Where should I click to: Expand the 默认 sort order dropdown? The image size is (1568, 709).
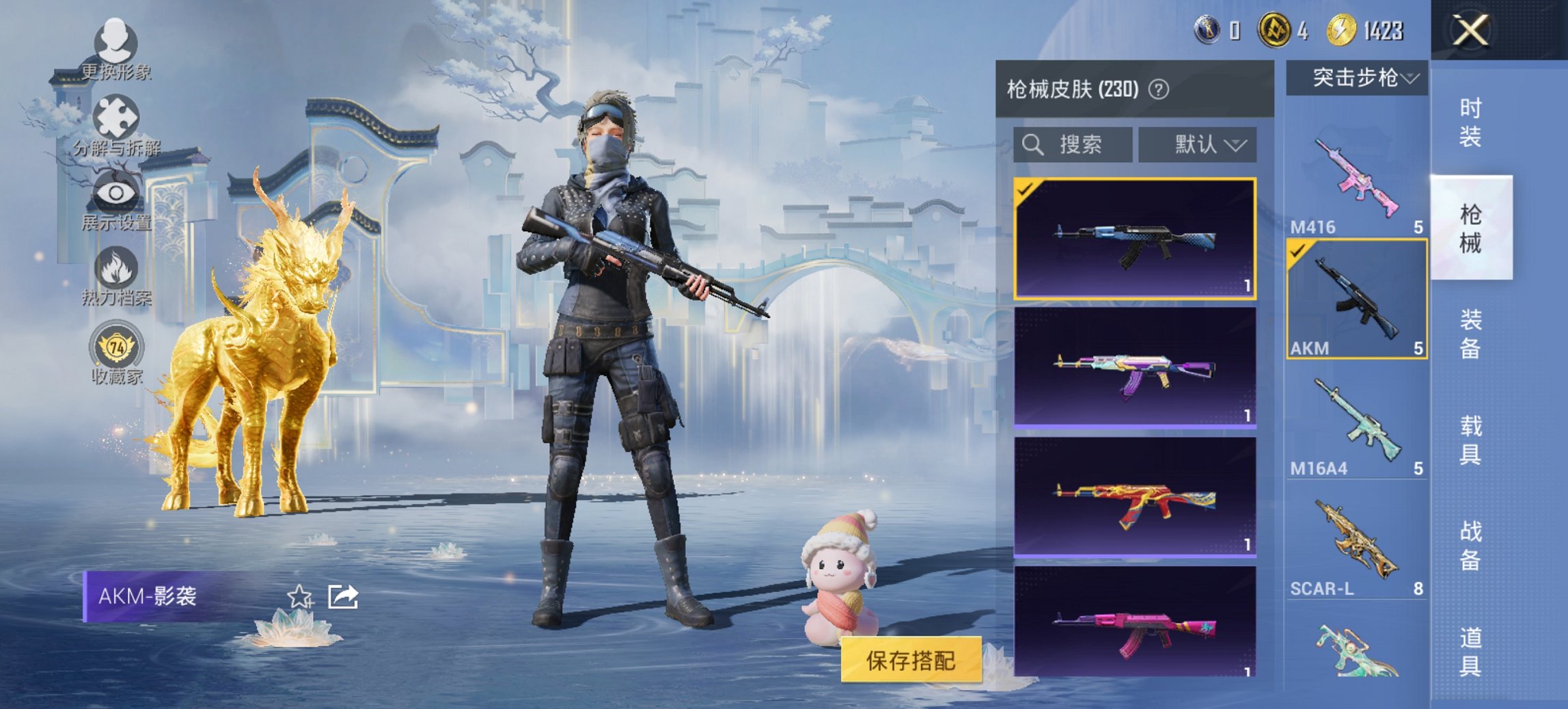(x=1198, y=144)
